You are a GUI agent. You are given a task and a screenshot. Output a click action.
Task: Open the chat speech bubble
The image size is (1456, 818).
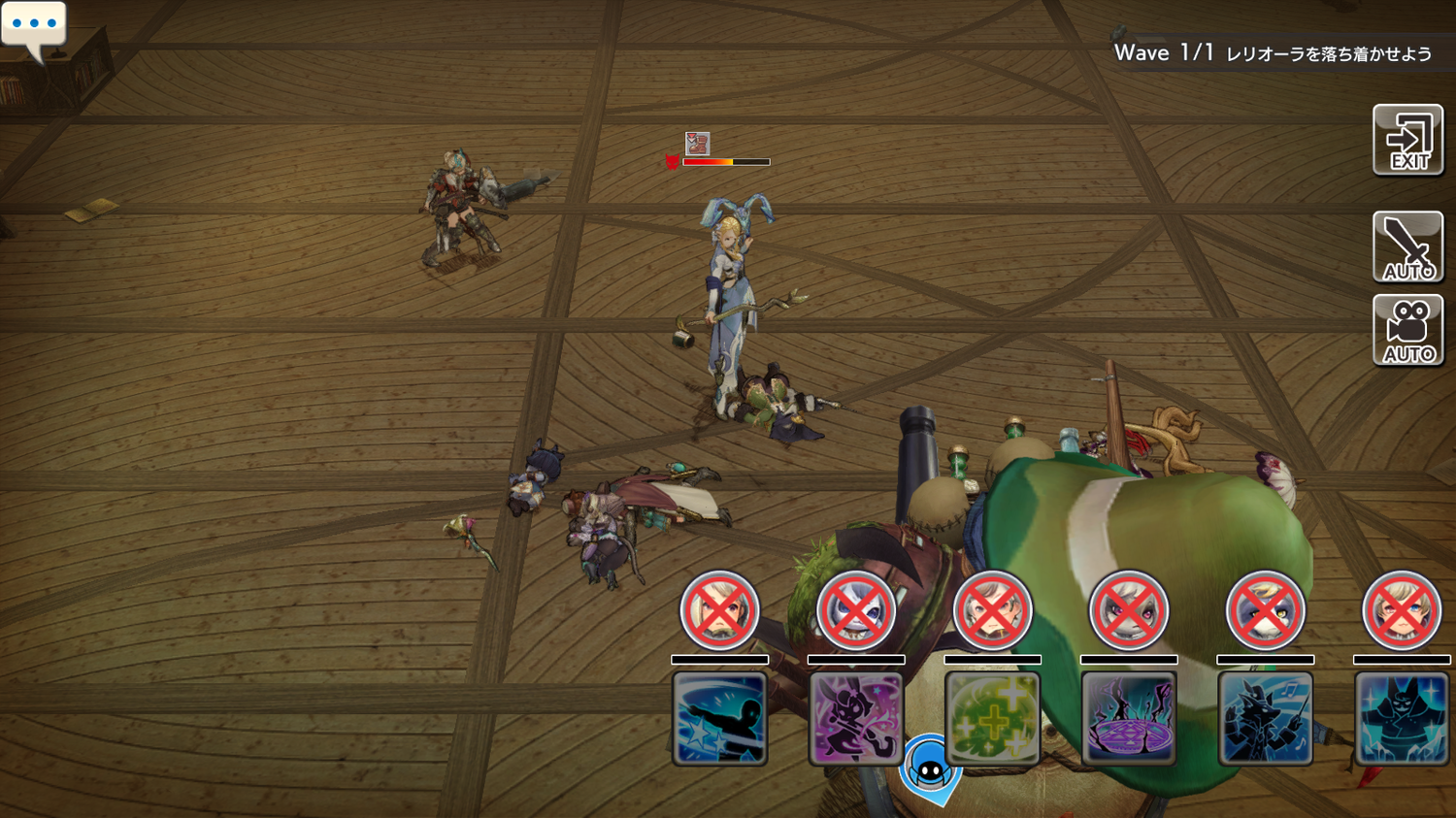tap(34, 27)
